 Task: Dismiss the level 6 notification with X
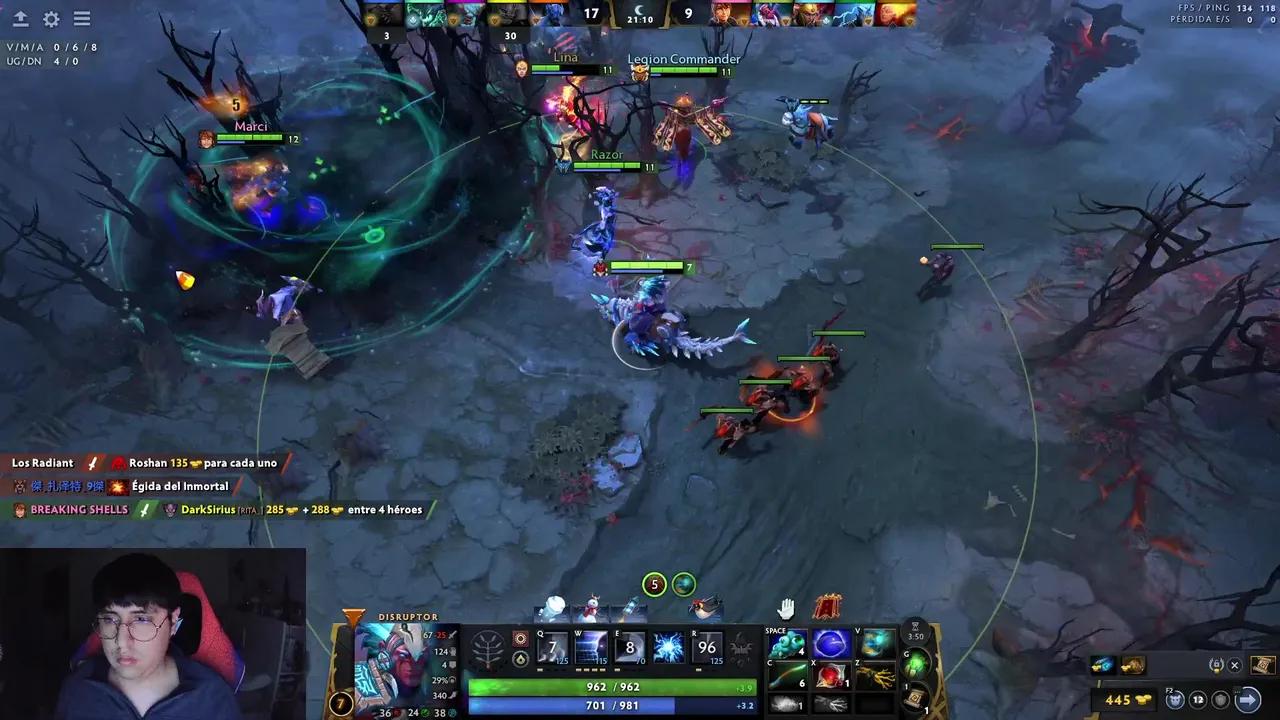pos(1235,665)
